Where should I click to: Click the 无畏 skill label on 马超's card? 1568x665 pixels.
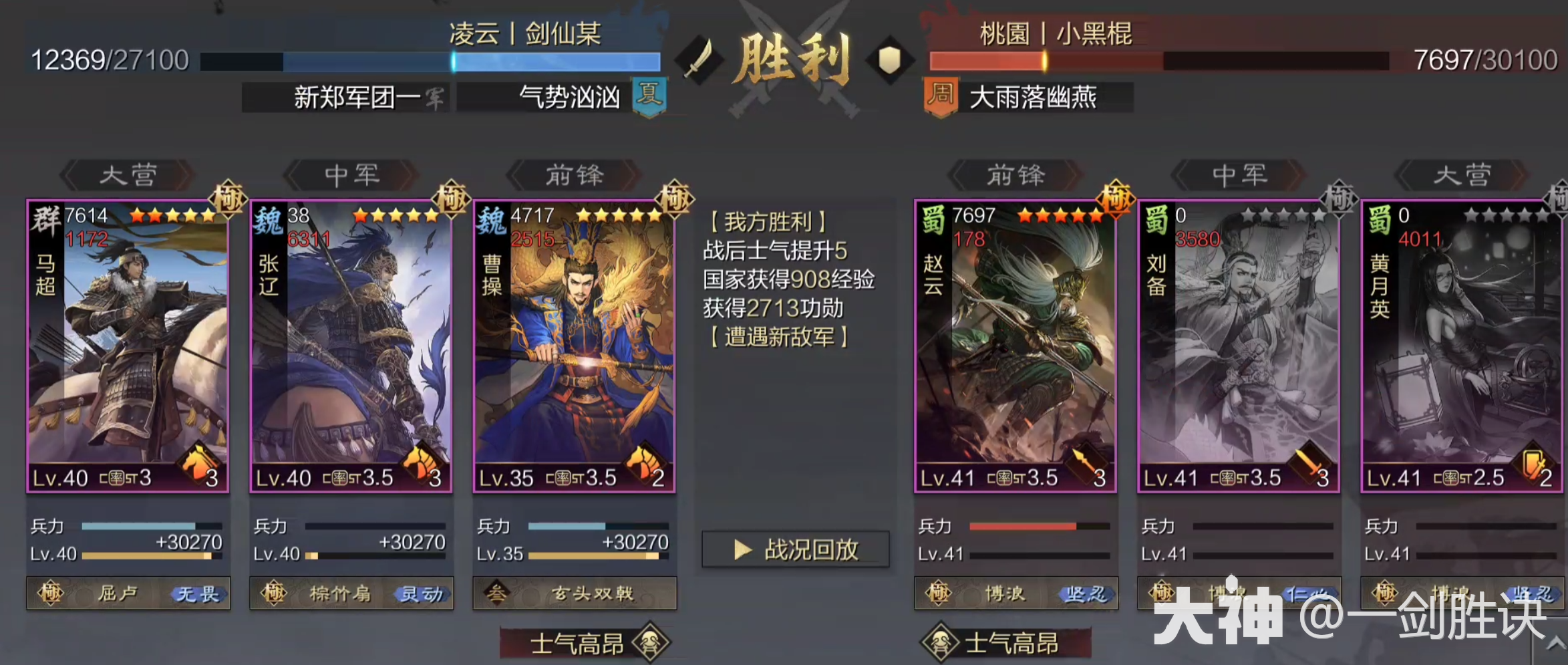click(200, 594)
